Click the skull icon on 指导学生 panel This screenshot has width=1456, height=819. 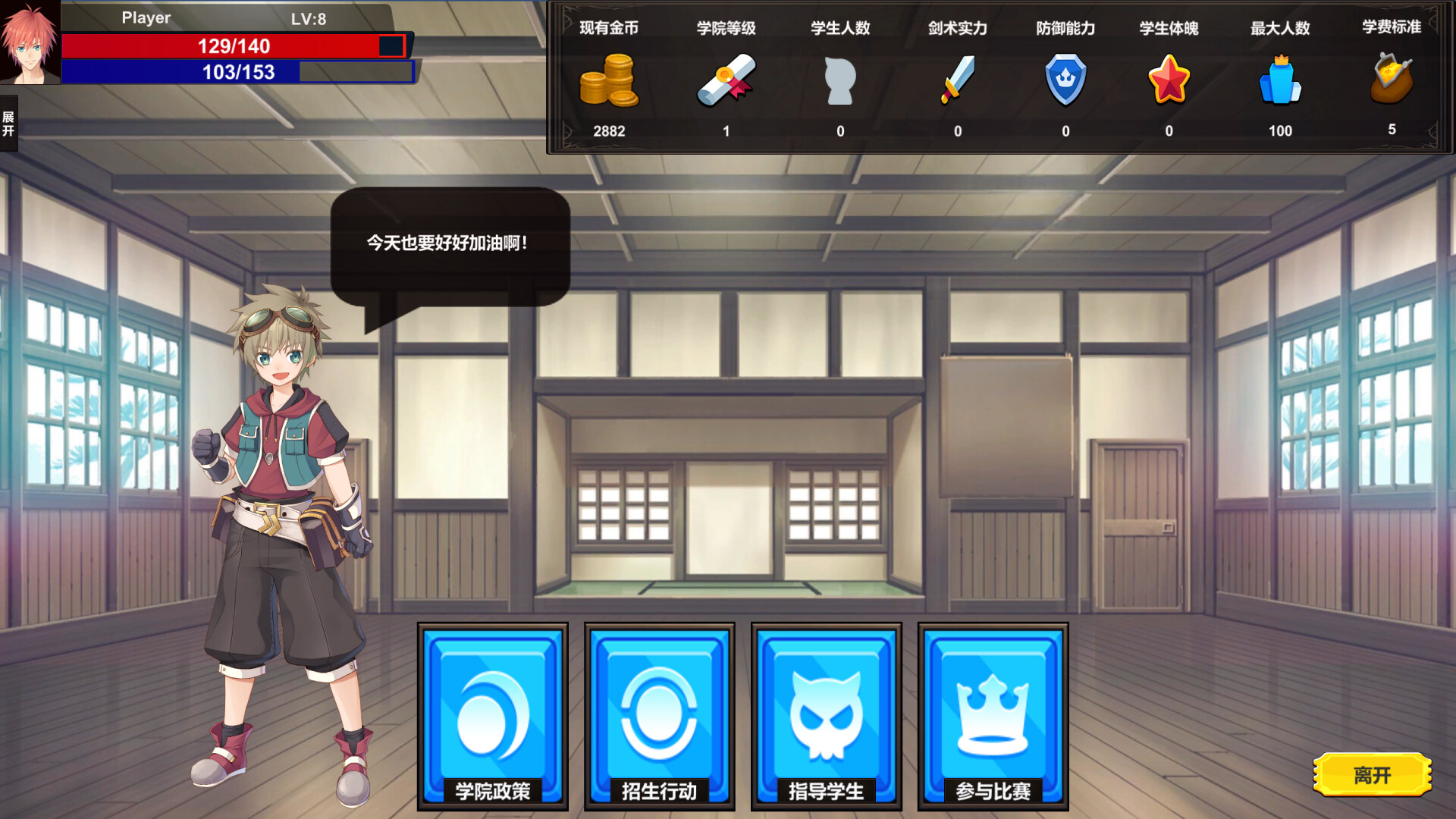click(825, 713)
